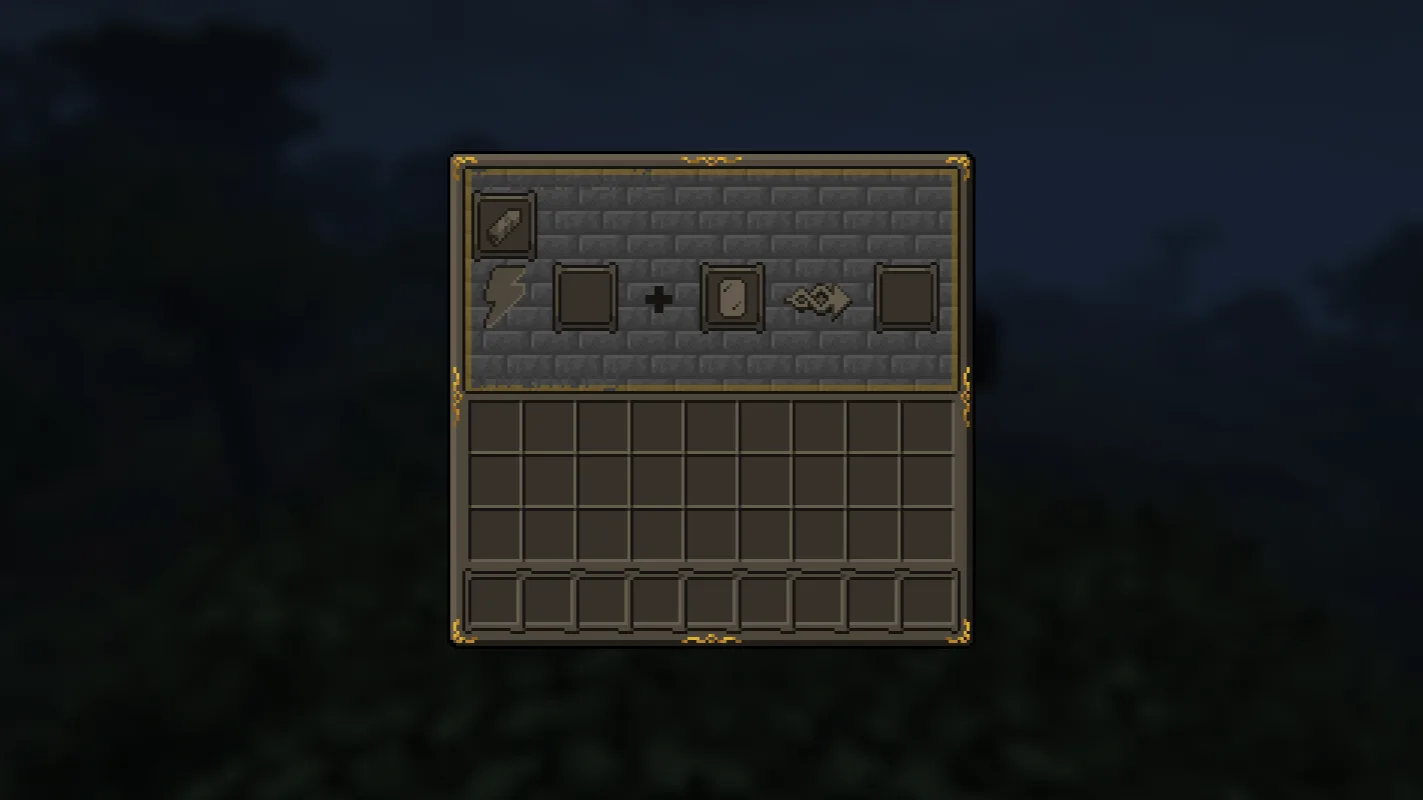
Task: Click the gold ornament on the top border
Action: (711, 158)
